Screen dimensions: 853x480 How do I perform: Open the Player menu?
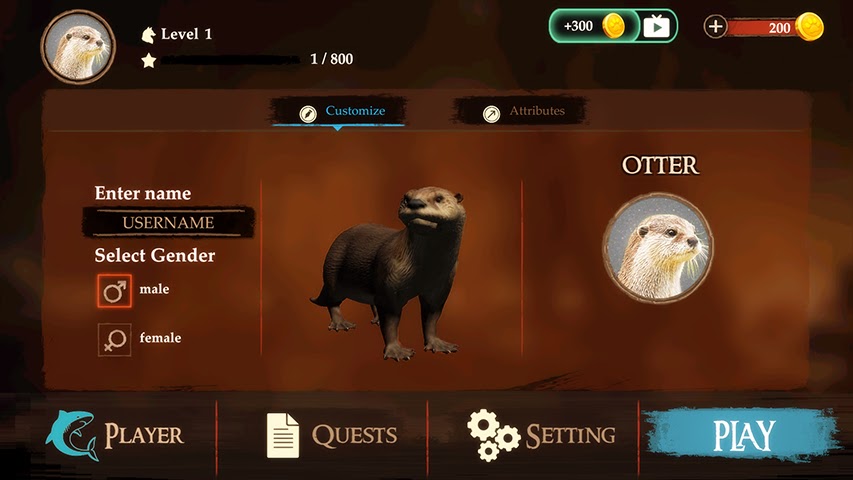[115, 435]
